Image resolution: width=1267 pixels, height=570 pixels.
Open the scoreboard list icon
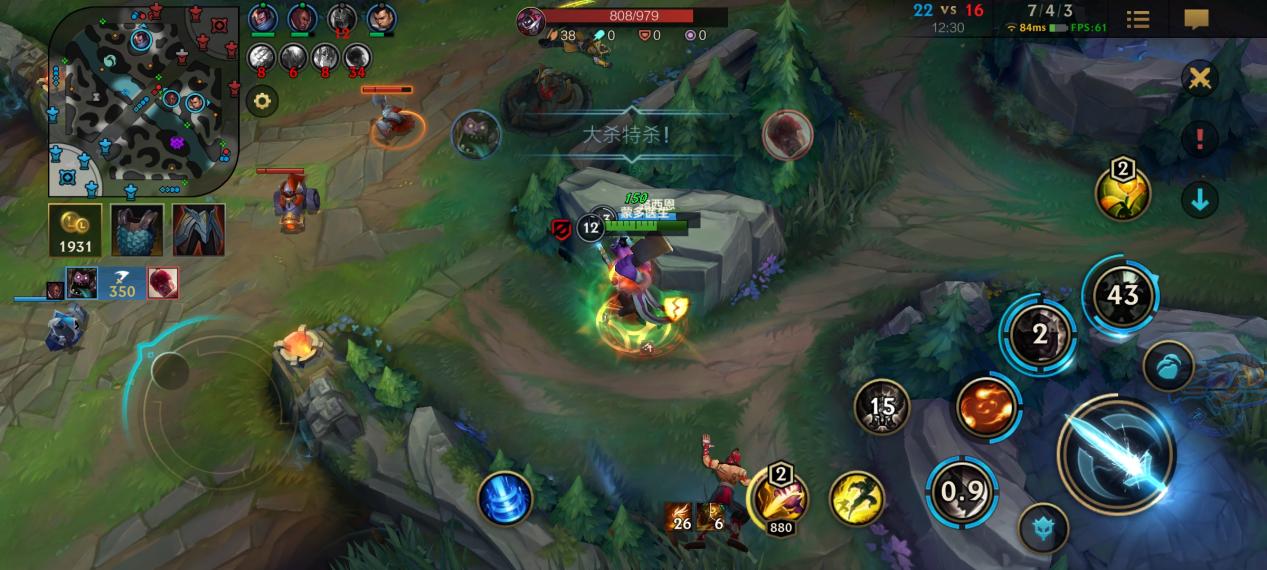click(1138, 20)
